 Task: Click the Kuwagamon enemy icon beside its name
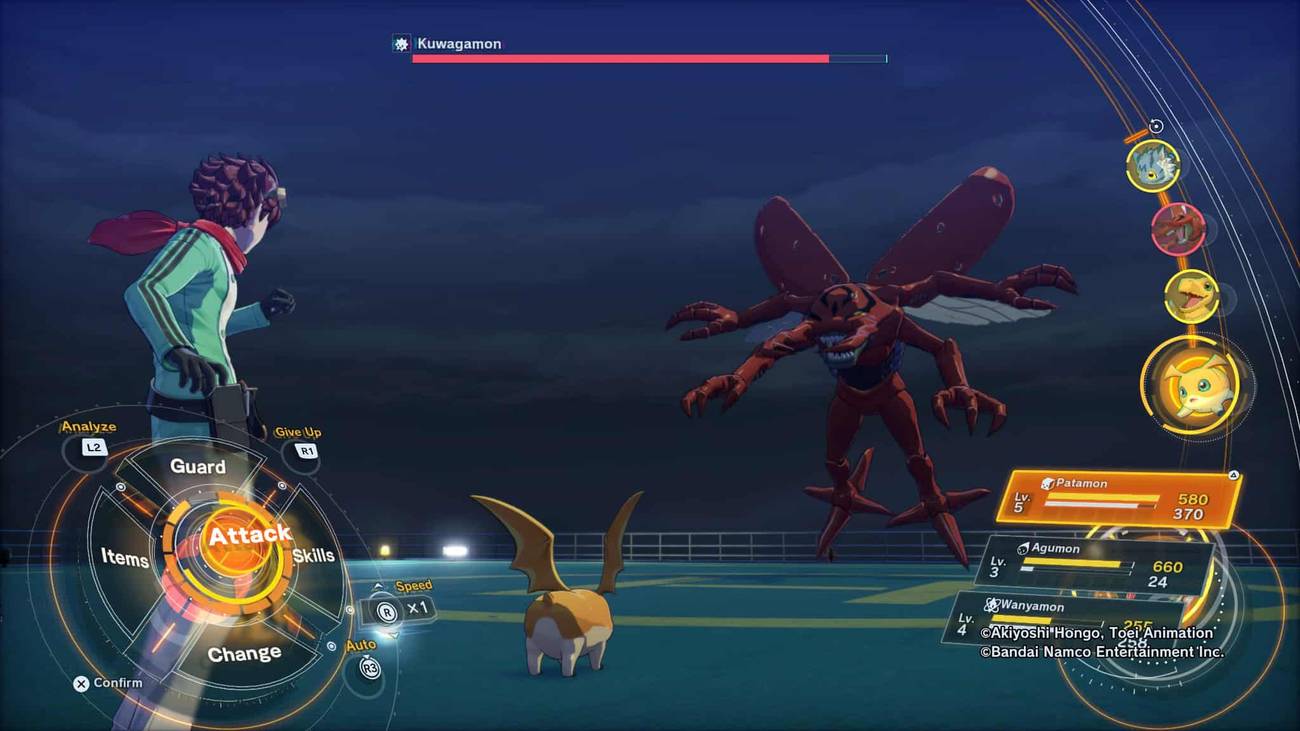click(399, 43)
